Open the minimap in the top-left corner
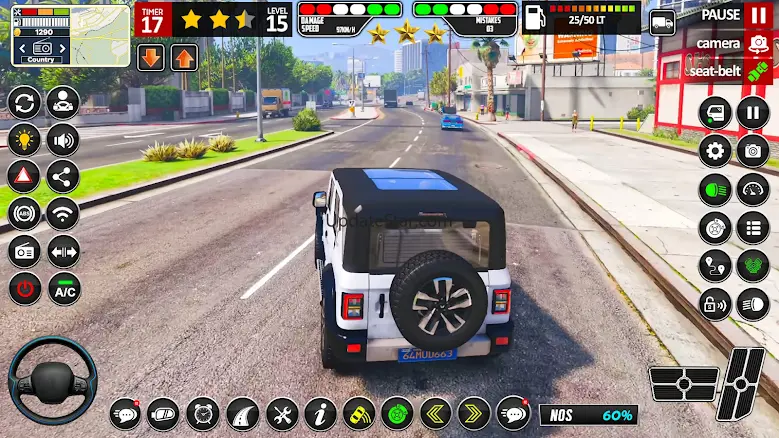 pyautogui.click(x=71, y=35)
